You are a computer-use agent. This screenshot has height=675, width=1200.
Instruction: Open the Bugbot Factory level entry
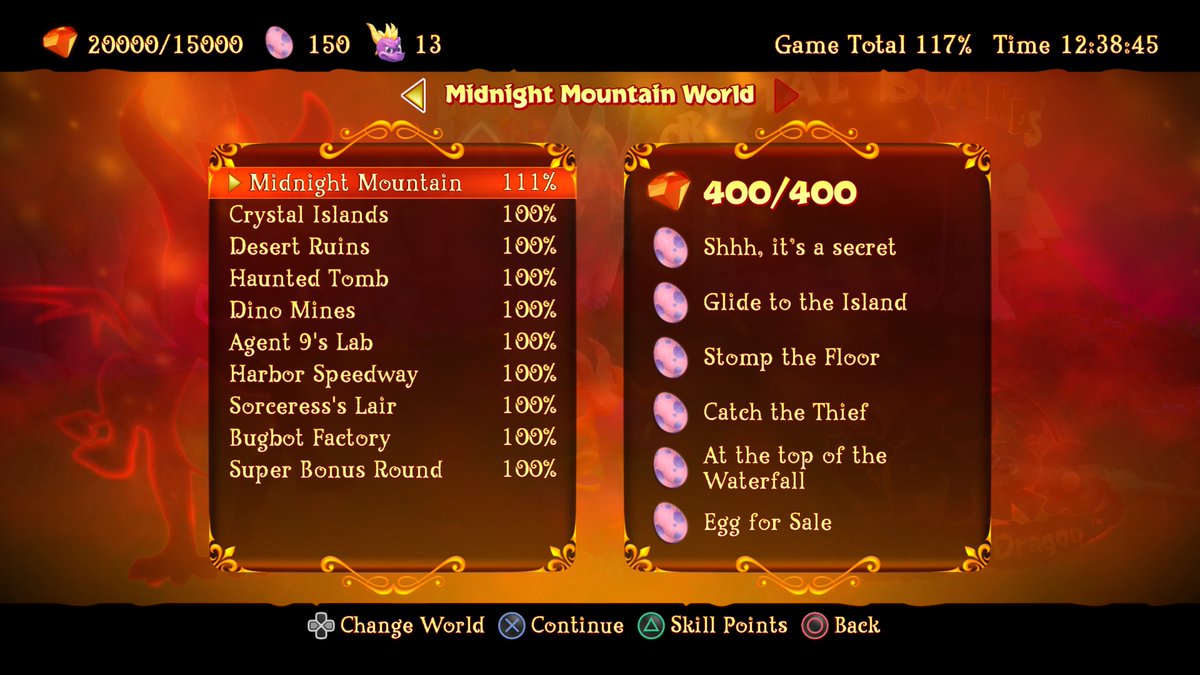[392, 438]
